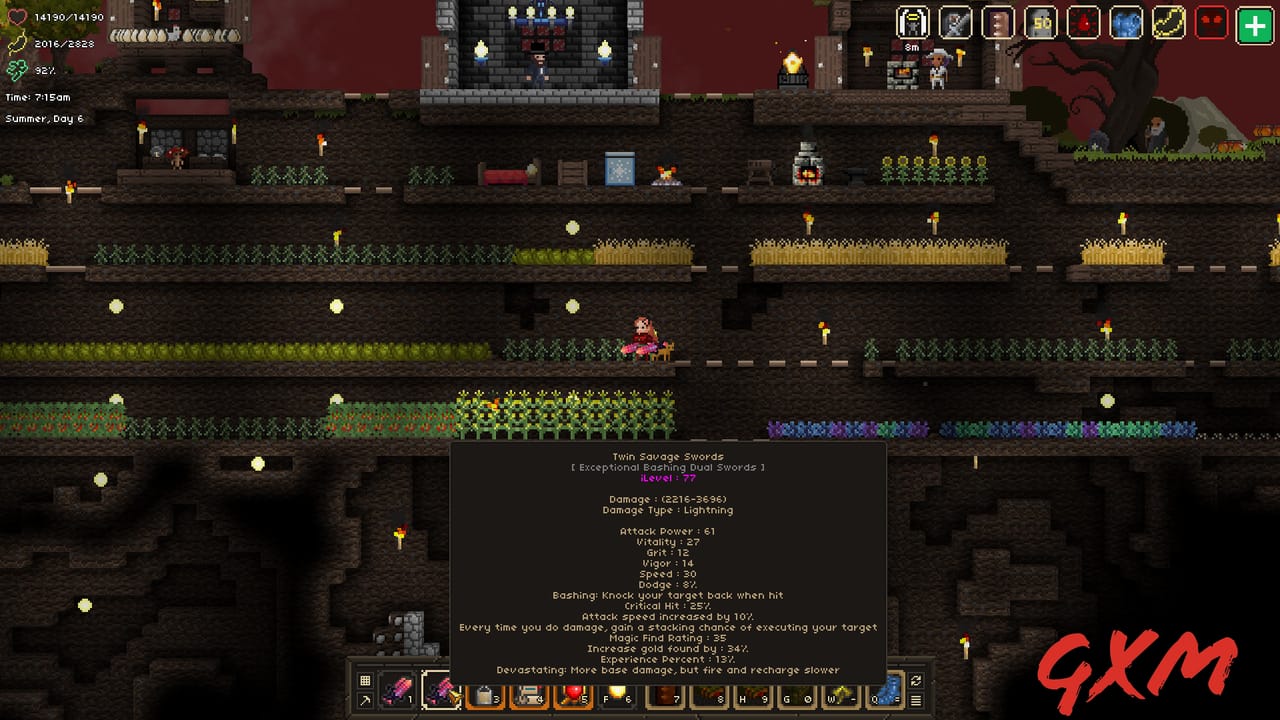Click the green plus button at top right

click(x=1253, y=22)
